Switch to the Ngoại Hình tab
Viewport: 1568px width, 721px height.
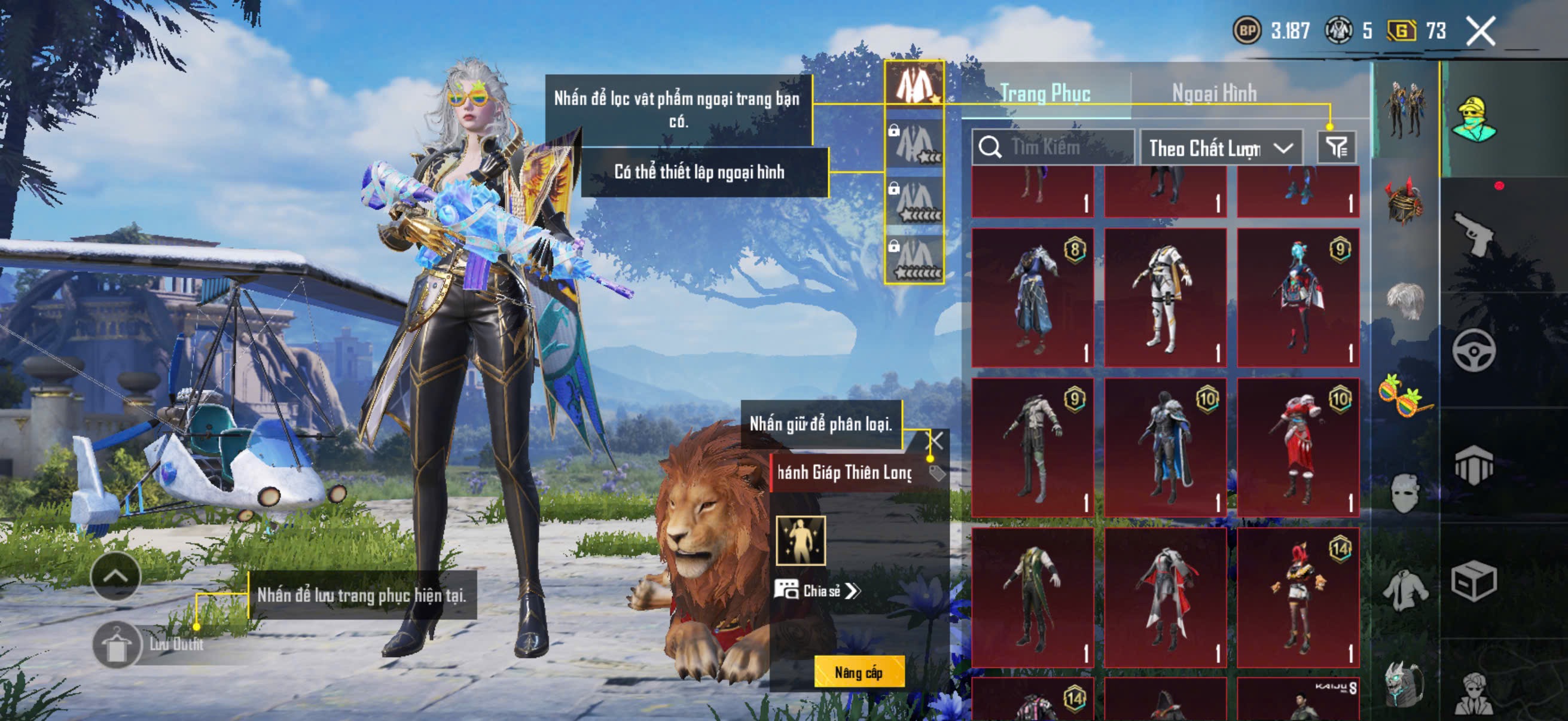1214,93
